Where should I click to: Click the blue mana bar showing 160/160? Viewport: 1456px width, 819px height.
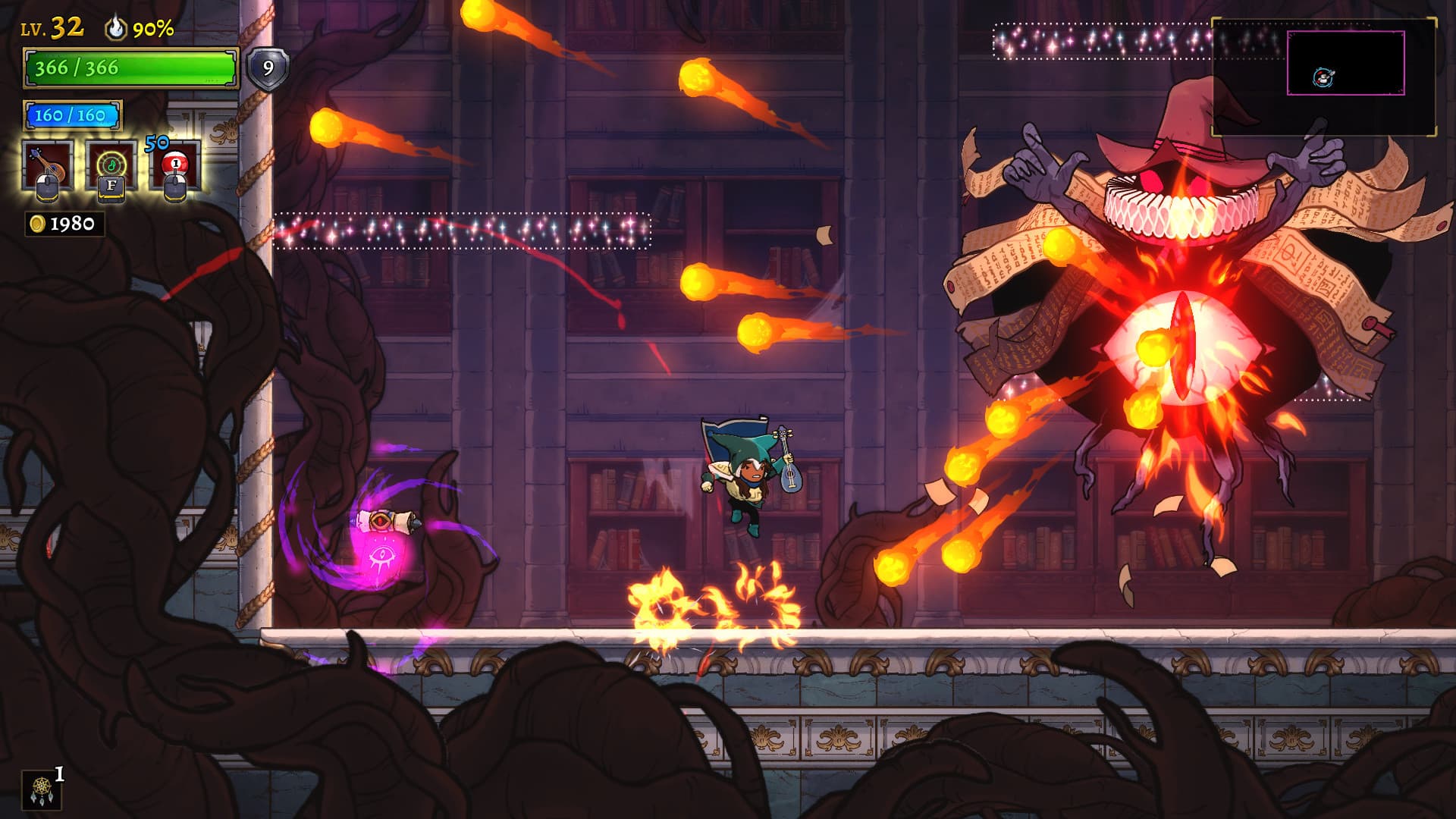[72, 115]
